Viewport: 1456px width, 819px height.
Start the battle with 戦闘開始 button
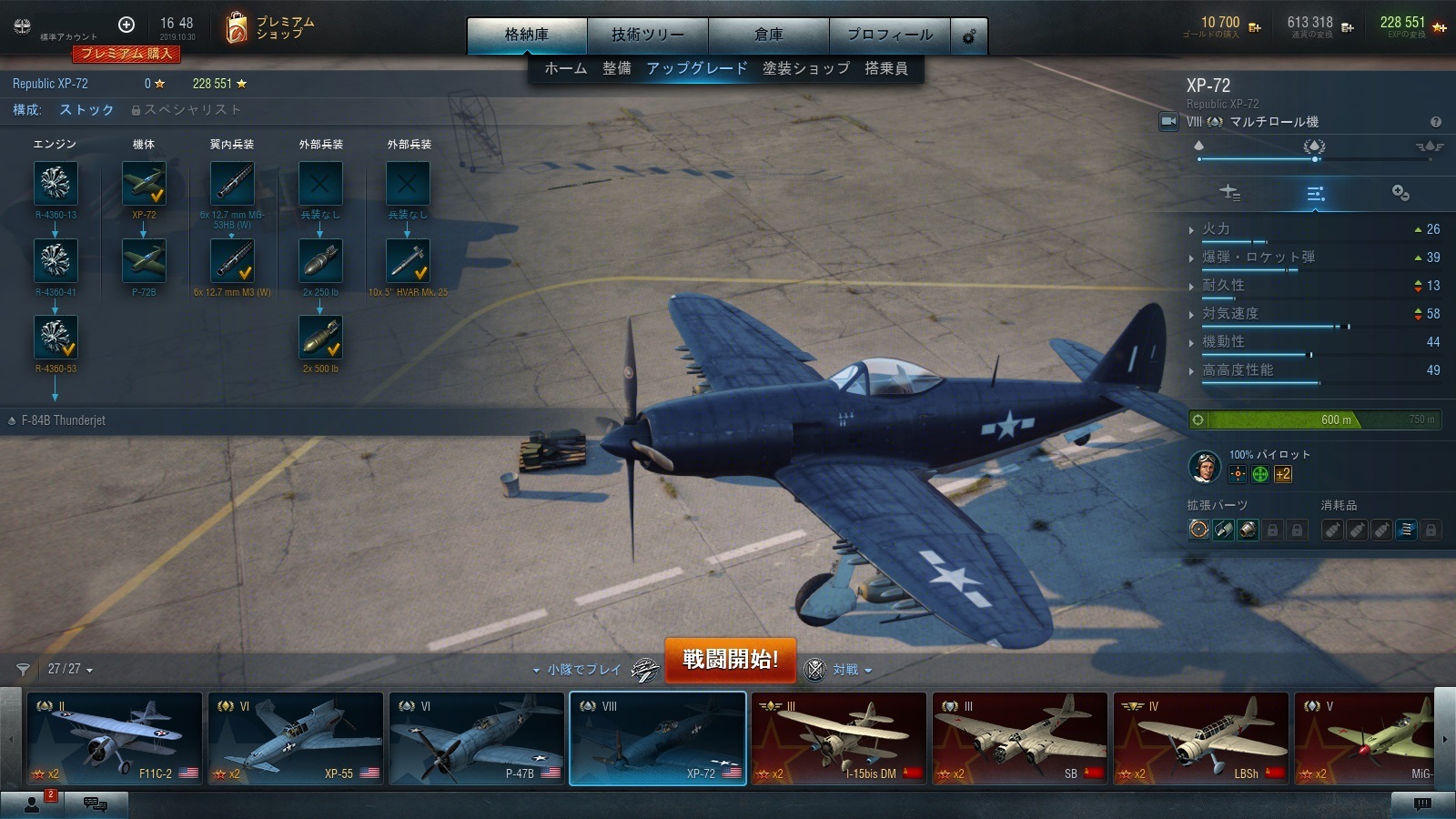730,659
